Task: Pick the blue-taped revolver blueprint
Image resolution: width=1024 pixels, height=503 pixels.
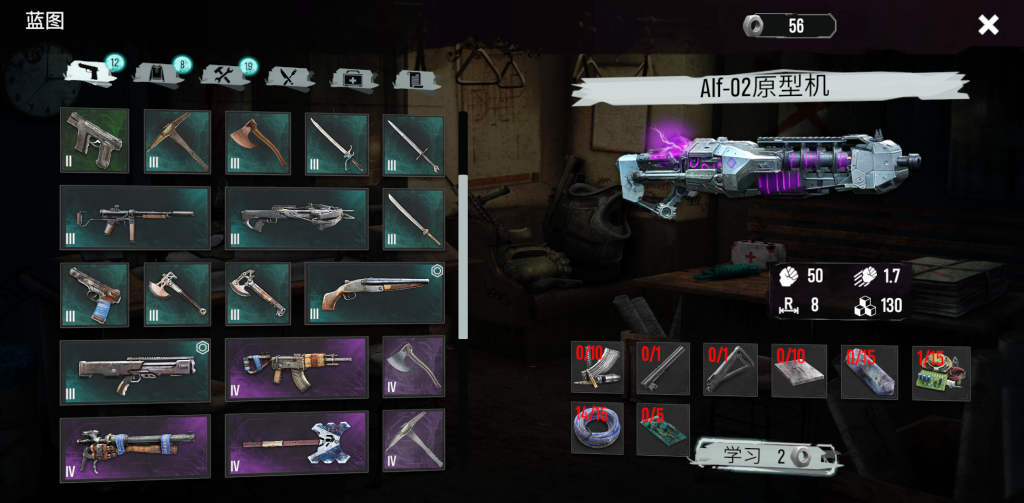Action: click(x=94, y=294)
